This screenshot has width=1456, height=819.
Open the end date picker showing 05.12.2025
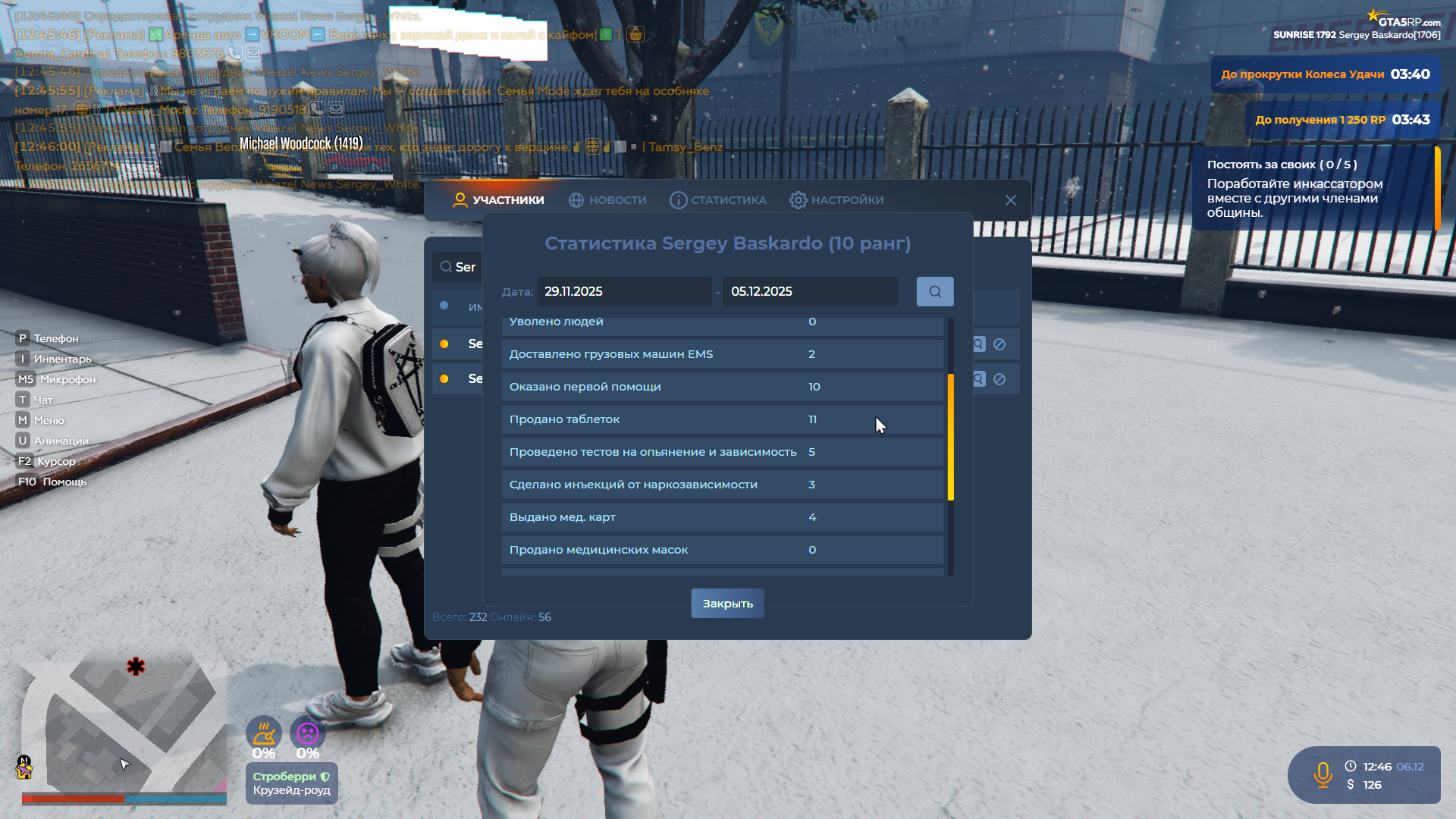tap(810, 291)
